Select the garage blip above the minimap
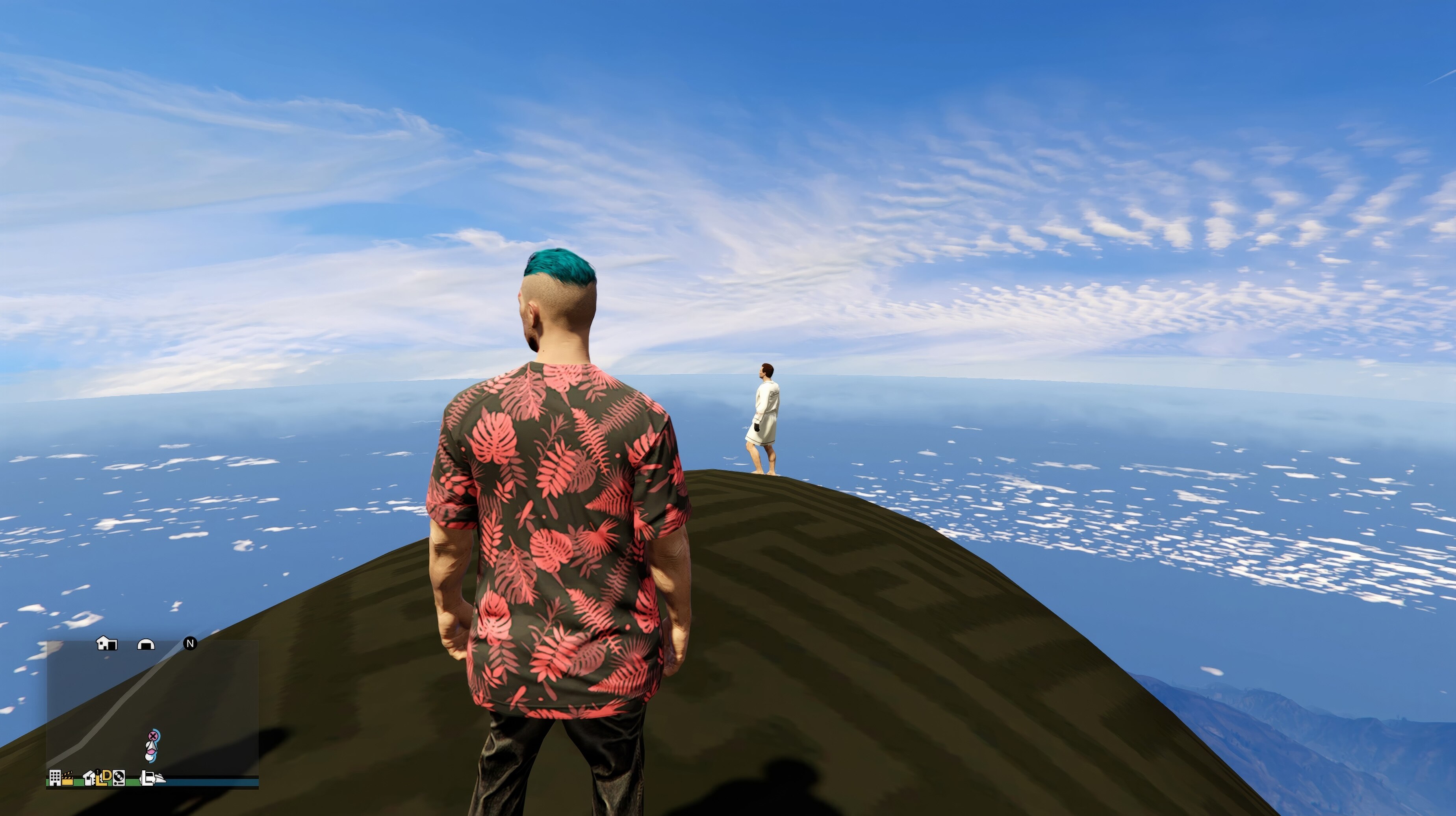This screenshot has width=1456, height=816. 146,644
